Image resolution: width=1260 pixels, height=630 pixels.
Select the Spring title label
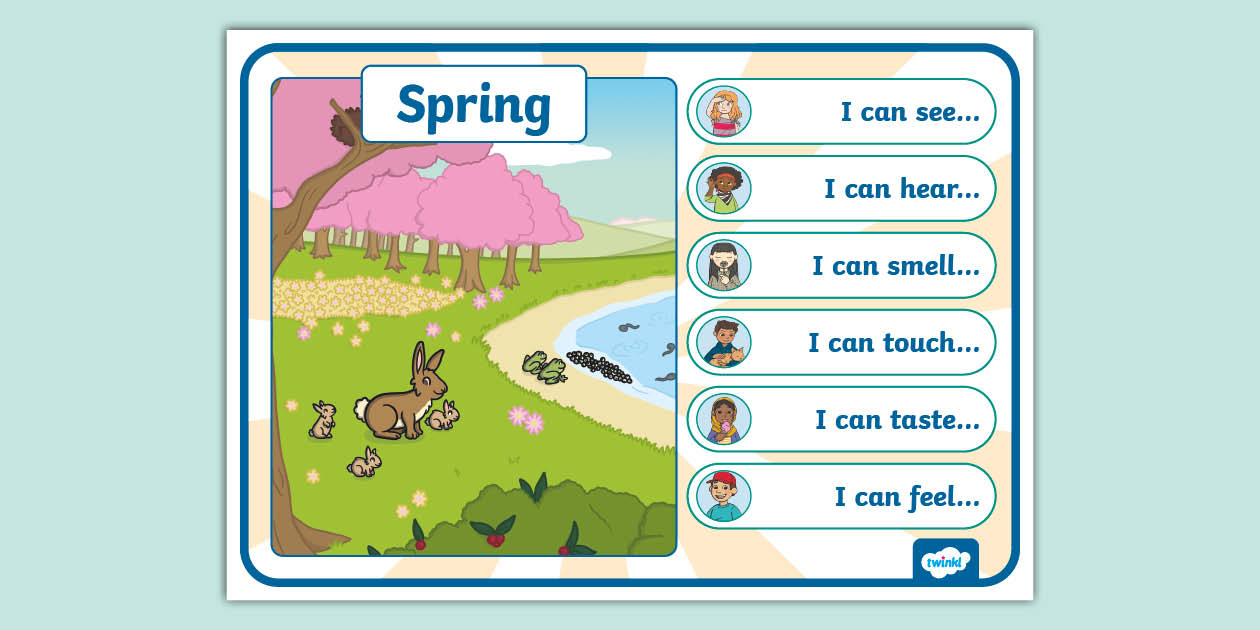pos(473,104)
